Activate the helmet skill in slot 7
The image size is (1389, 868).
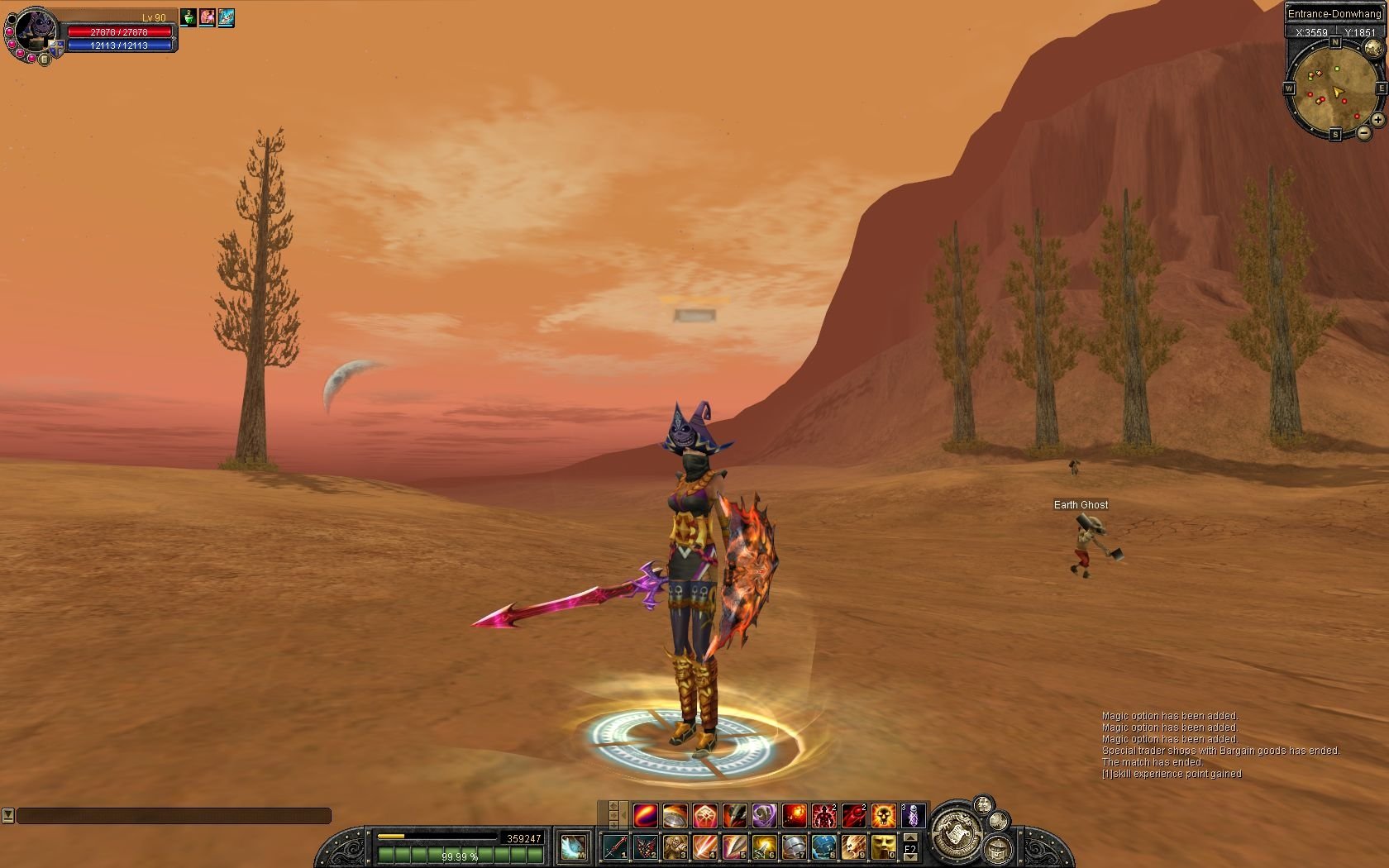[x=794, y=847]
